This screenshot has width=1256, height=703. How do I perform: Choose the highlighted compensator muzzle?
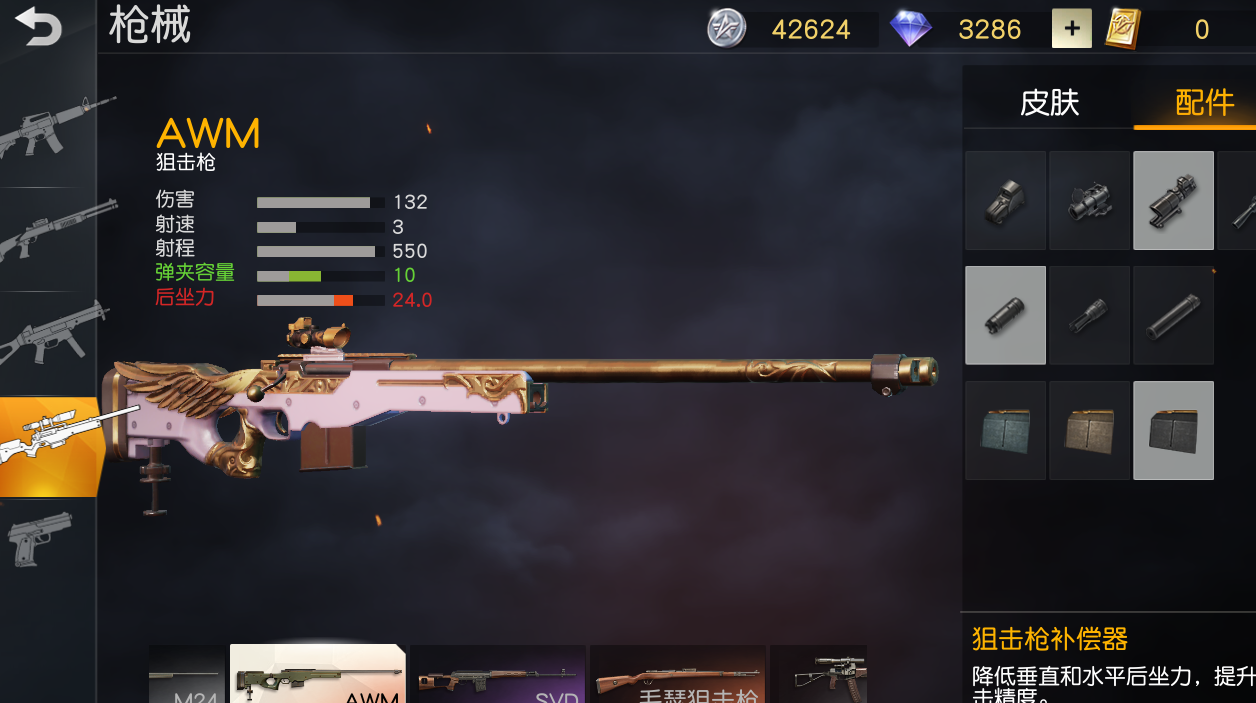pos(1005,315)
